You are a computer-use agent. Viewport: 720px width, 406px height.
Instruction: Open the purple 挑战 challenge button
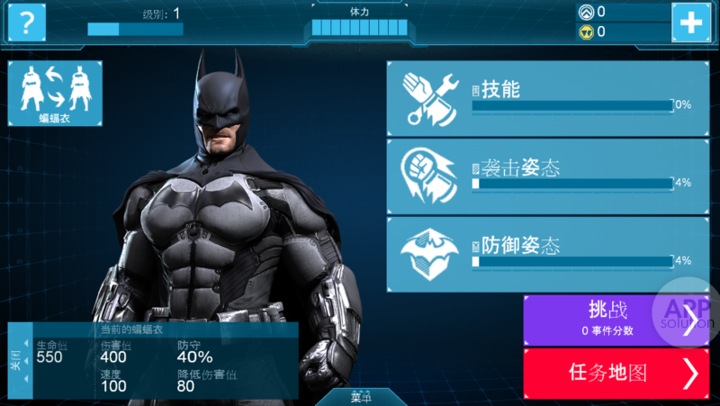coord(612,320)
